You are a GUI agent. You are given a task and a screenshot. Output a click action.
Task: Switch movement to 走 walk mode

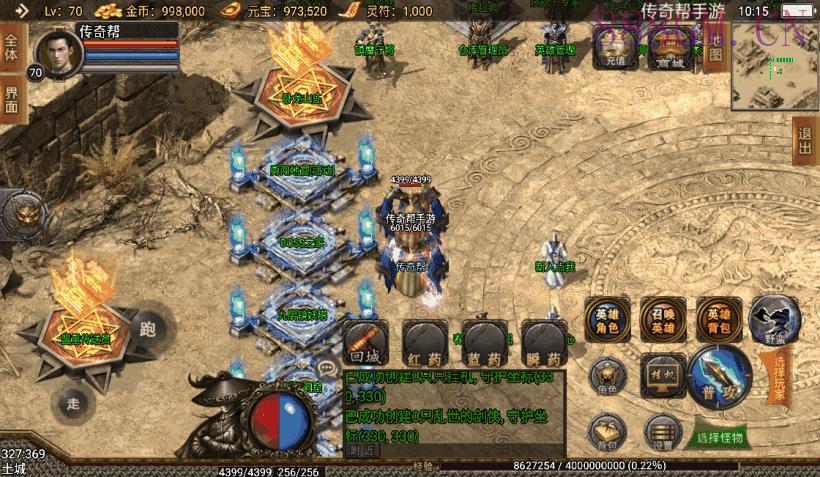[x=72, y=402]
